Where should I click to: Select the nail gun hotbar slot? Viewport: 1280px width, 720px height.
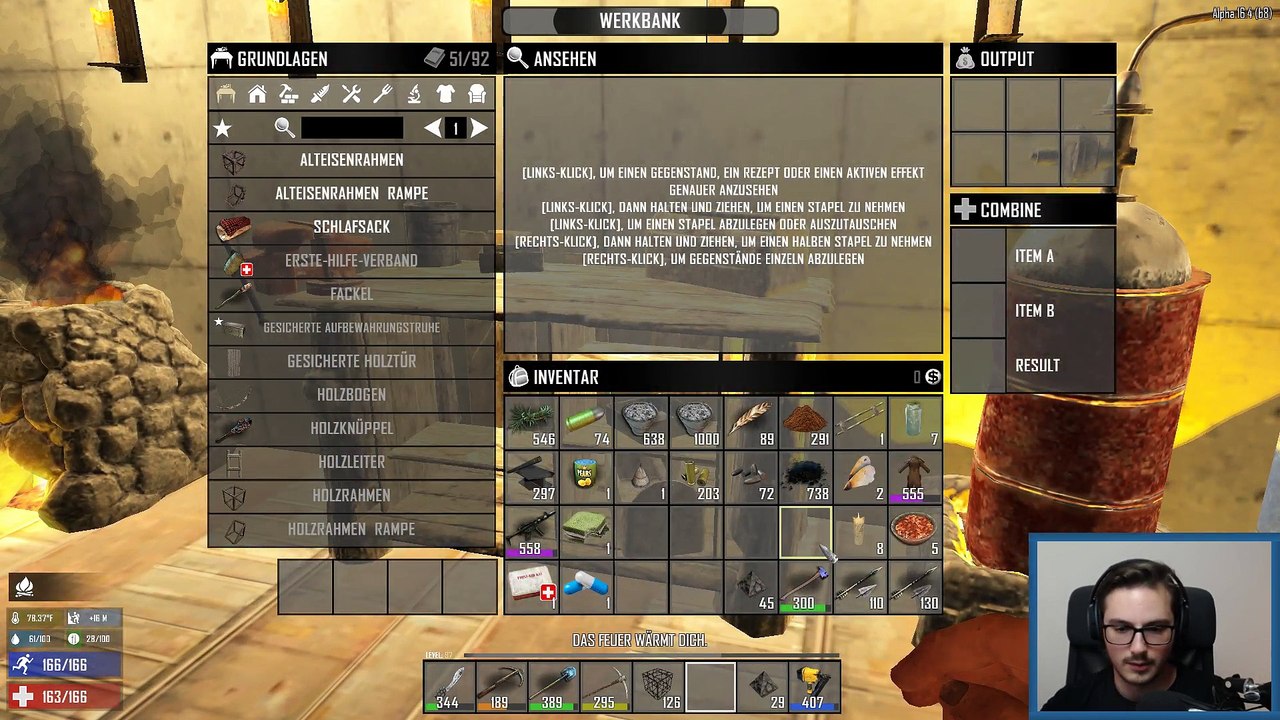(x=815, y=688)
